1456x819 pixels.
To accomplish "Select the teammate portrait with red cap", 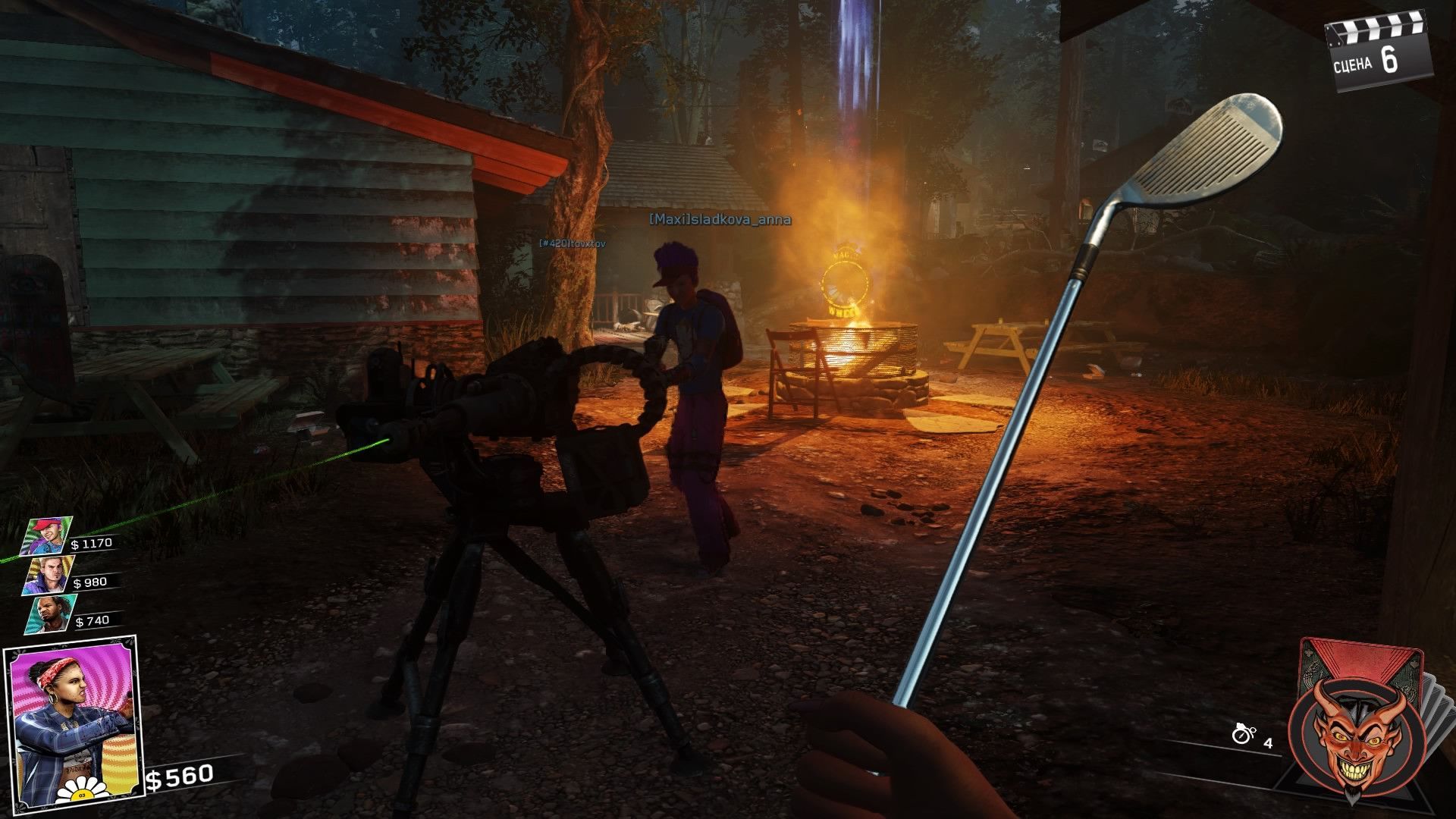I will pos(49,535).
